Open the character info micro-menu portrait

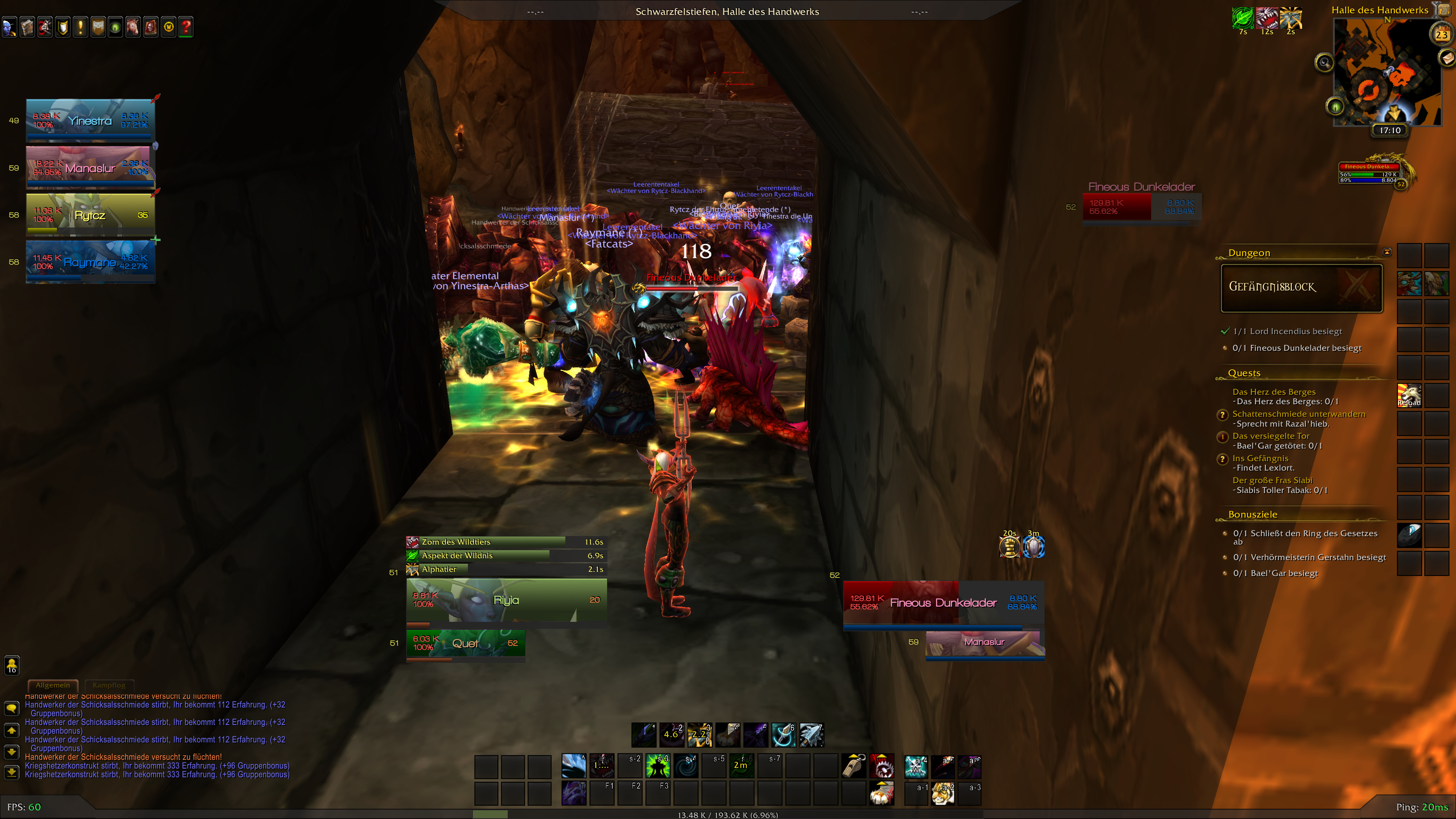(x=9, y=27)
